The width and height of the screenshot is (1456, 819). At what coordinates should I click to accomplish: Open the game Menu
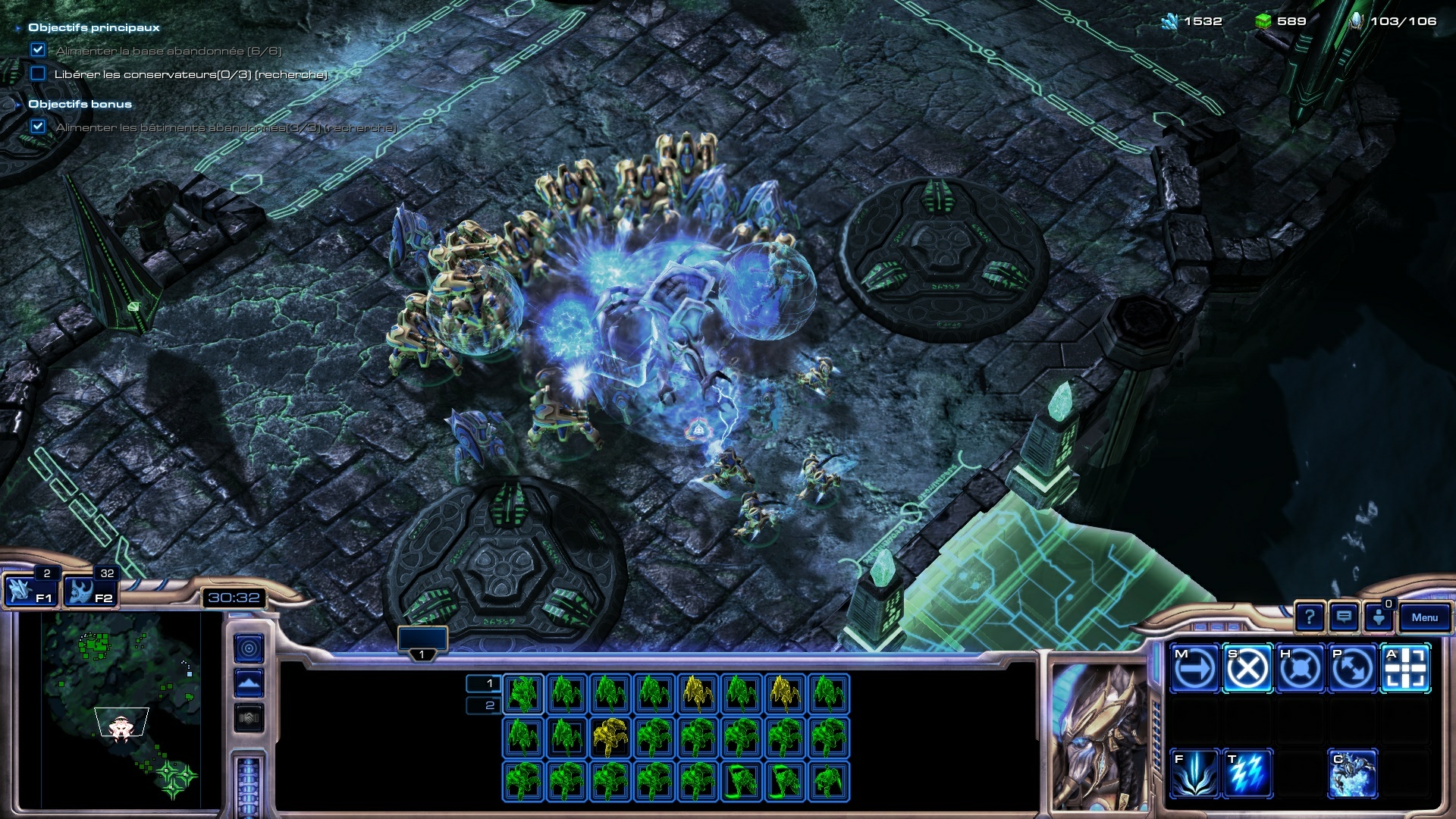coord(1424,618)
